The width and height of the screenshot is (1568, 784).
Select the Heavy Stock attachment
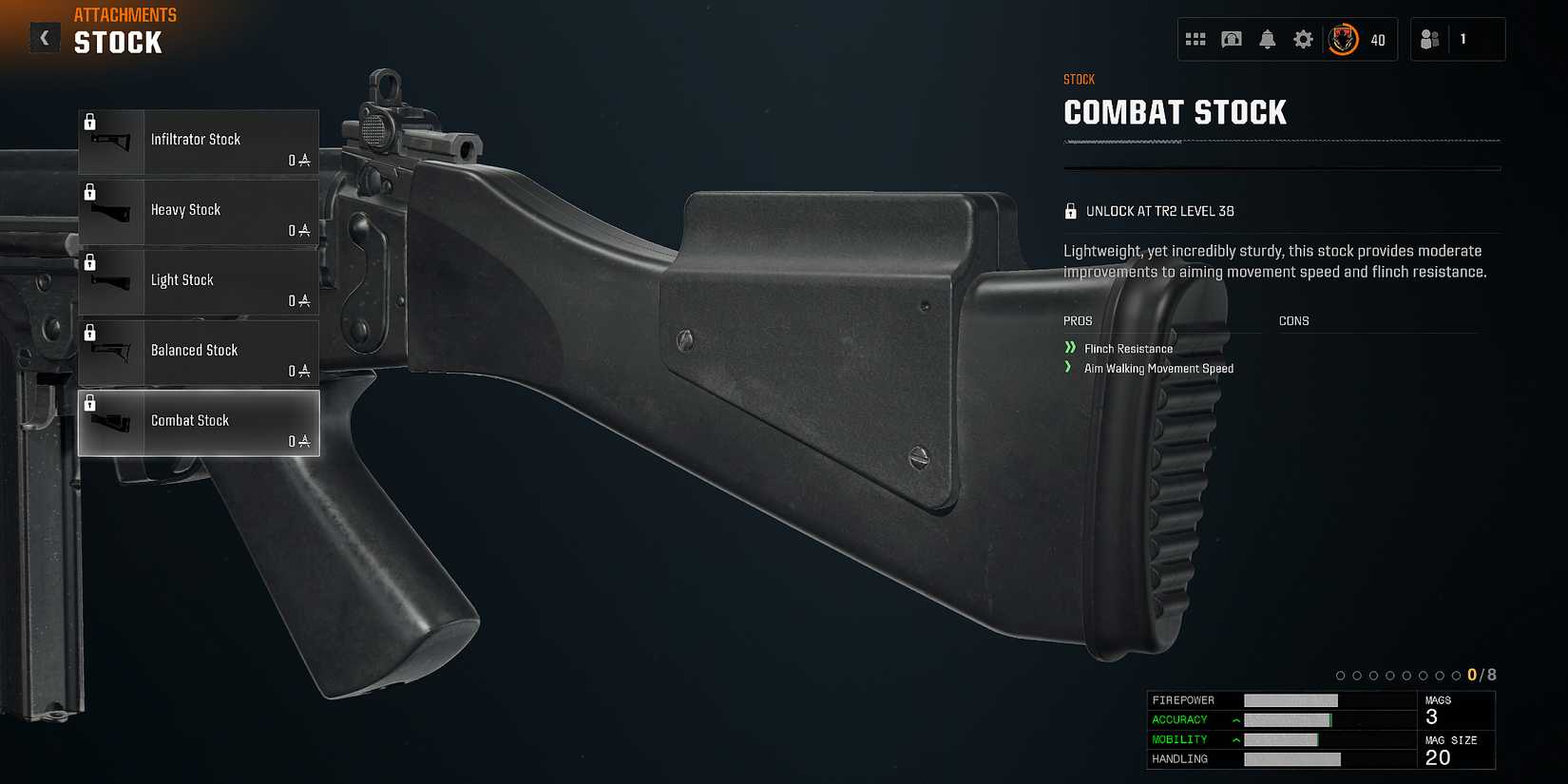tap(198, 212)
